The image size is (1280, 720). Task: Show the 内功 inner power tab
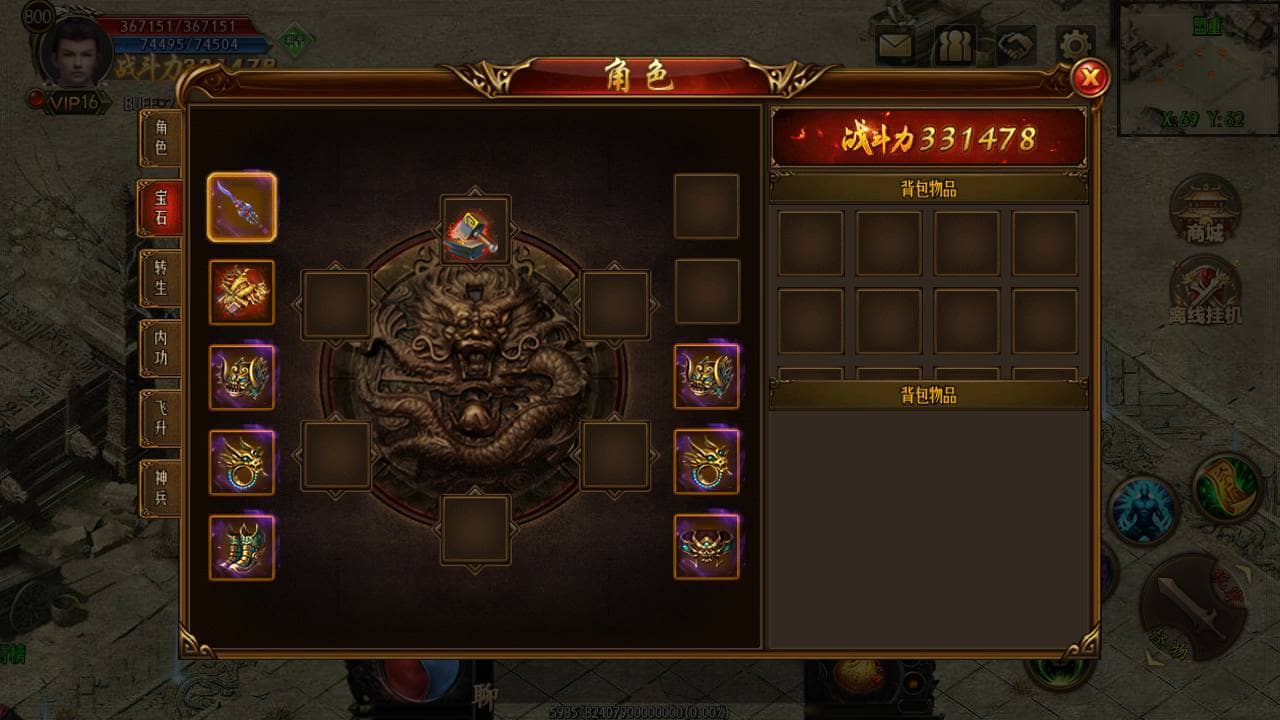tap(160, 348)
